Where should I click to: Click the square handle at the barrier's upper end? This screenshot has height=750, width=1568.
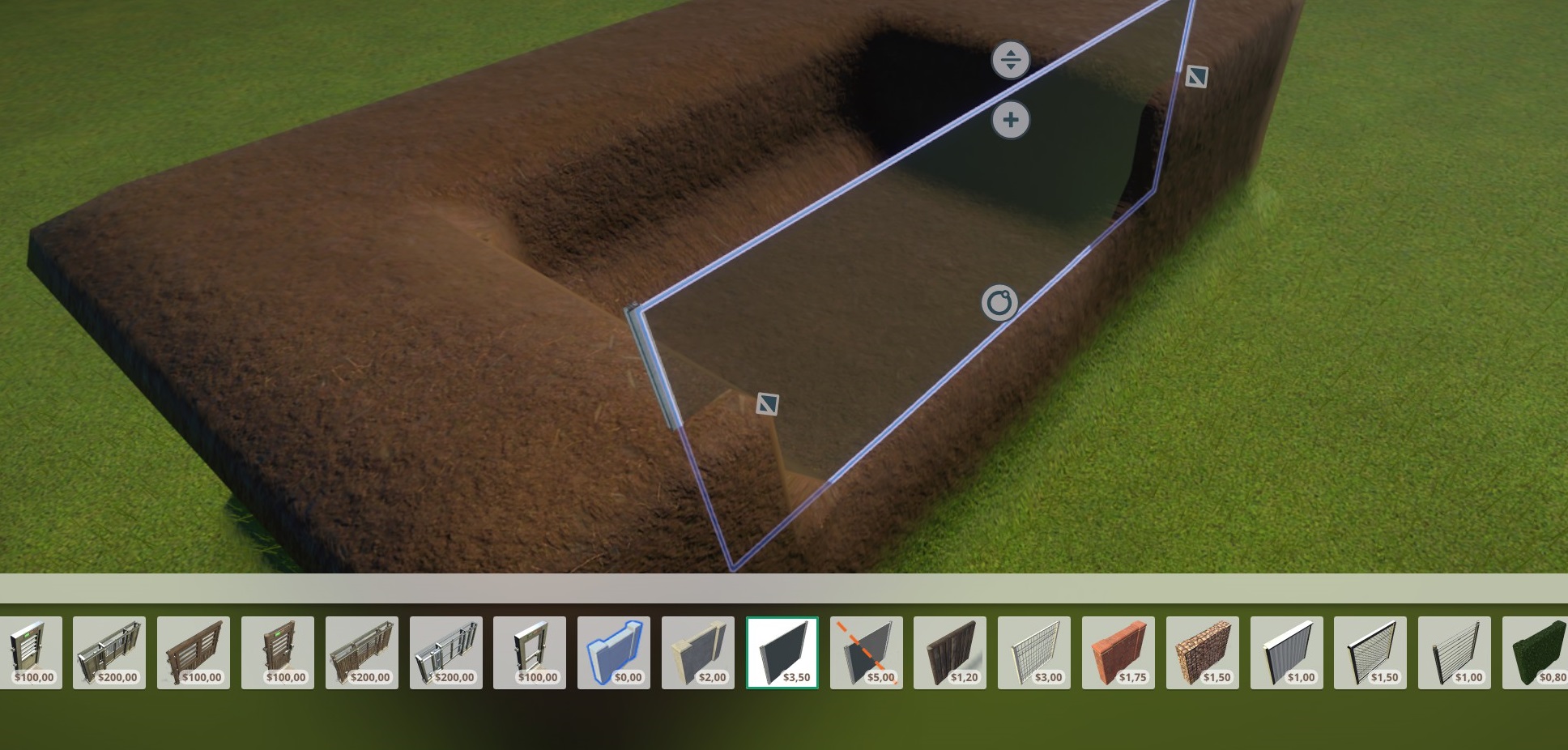pos(1196,77)
